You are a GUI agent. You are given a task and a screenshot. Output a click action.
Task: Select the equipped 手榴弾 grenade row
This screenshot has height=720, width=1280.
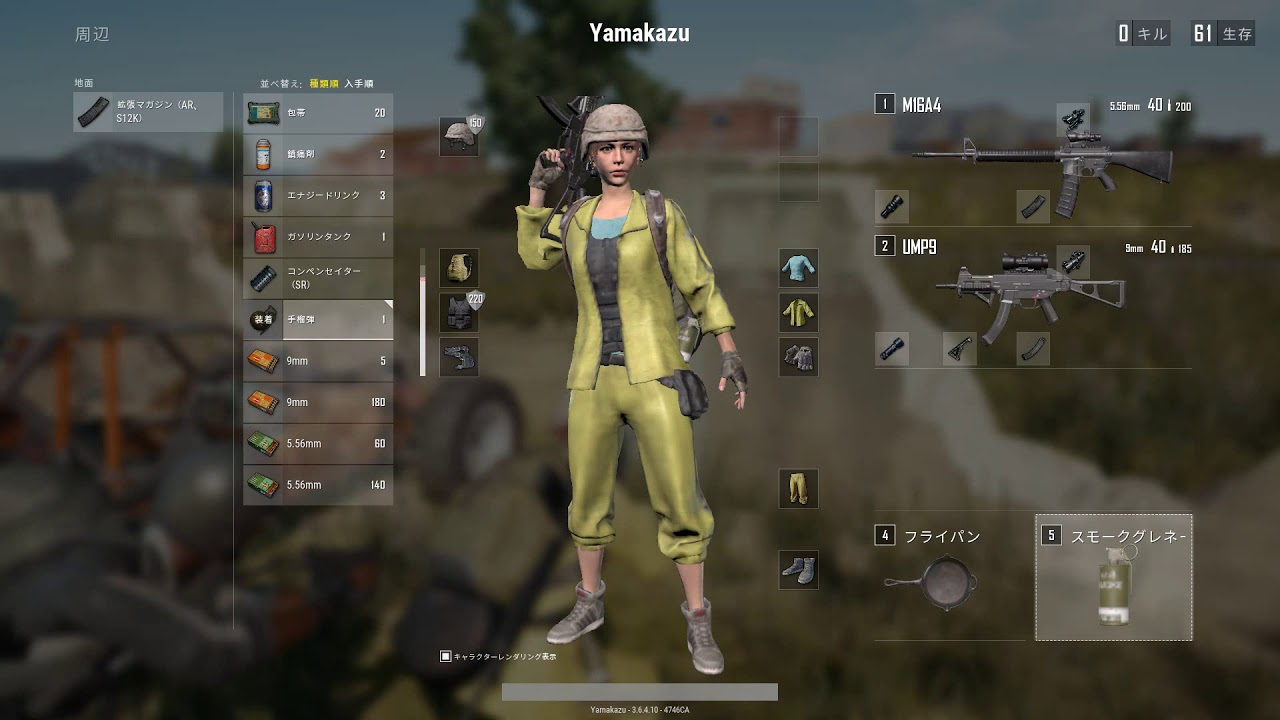point(318,319)
